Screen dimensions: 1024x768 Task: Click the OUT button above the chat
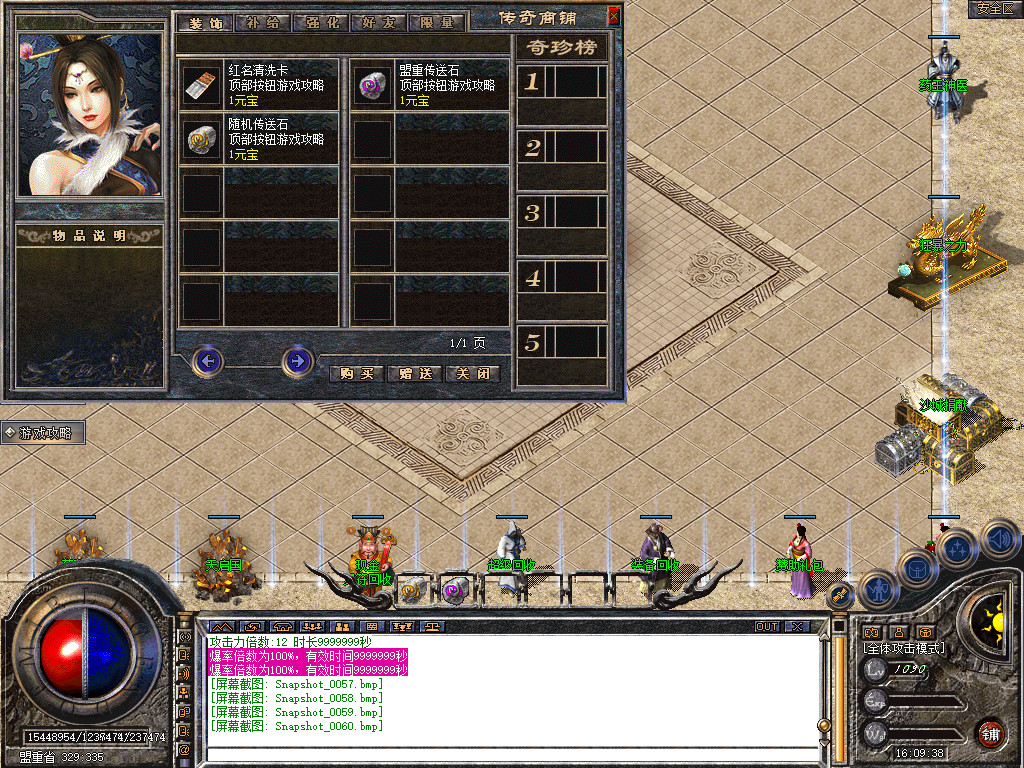click(x=766, y=626)
